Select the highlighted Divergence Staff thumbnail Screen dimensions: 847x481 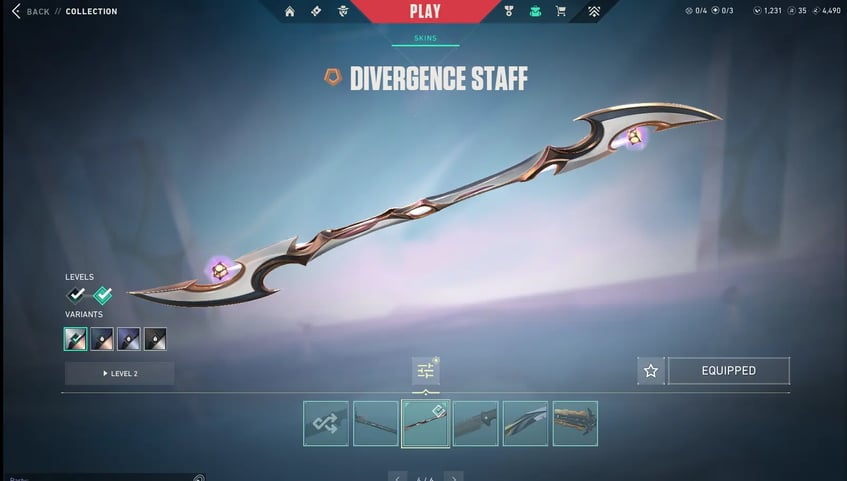pos(425,423)
